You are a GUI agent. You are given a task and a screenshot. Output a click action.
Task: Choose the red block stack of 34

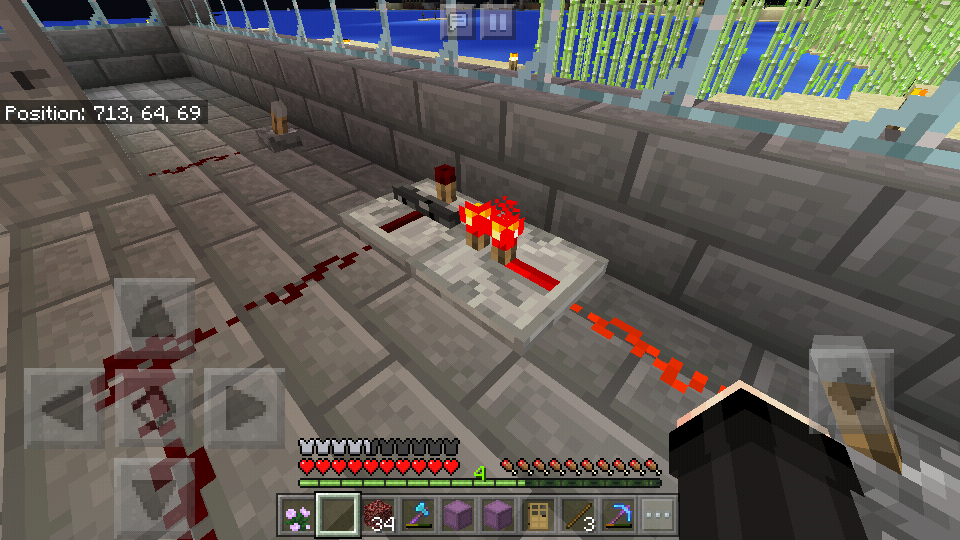click(x=378, y=514)
